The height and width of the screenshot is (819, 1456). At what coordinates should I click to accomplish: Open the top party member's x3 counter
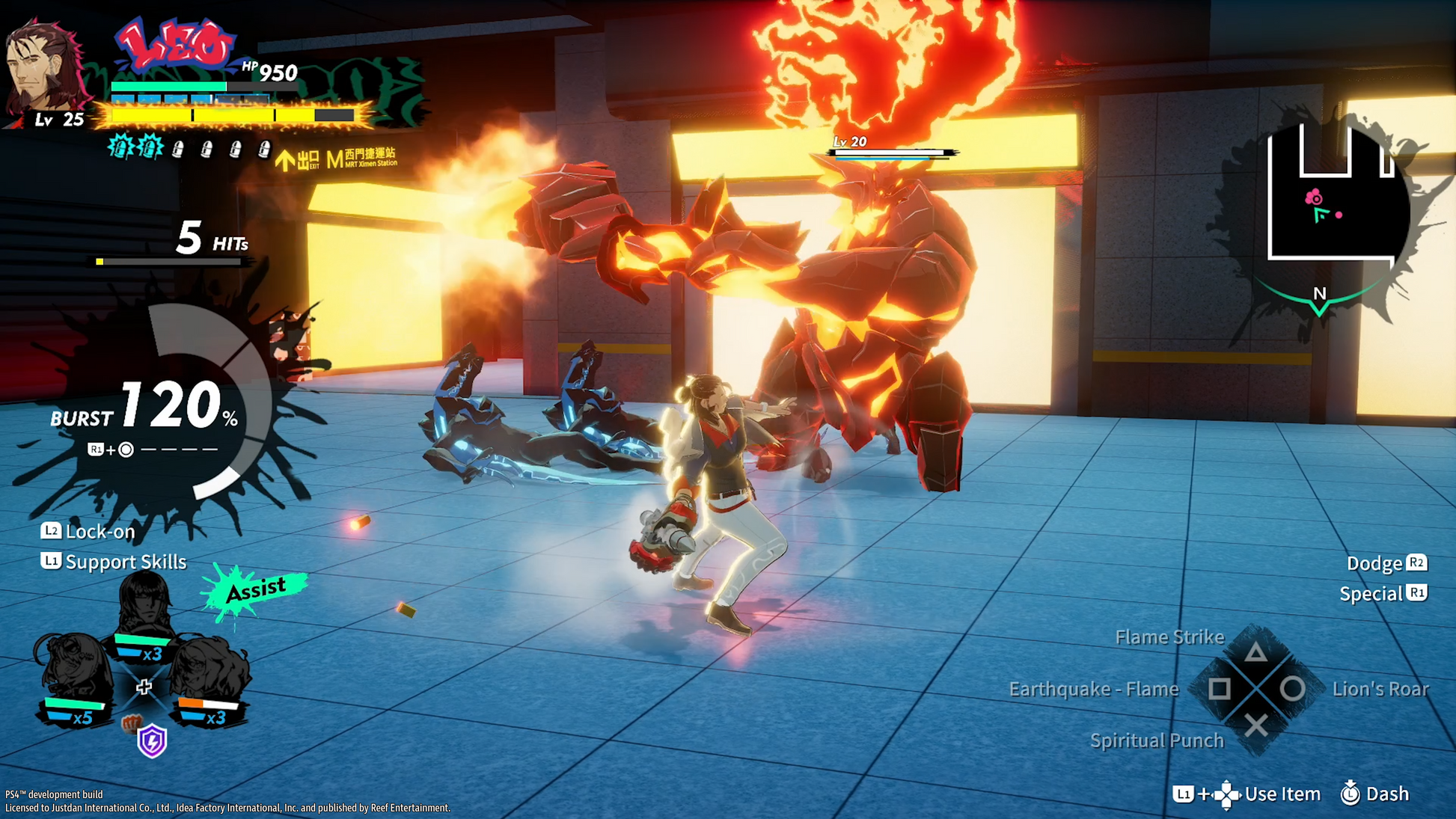tap(154, 656)
